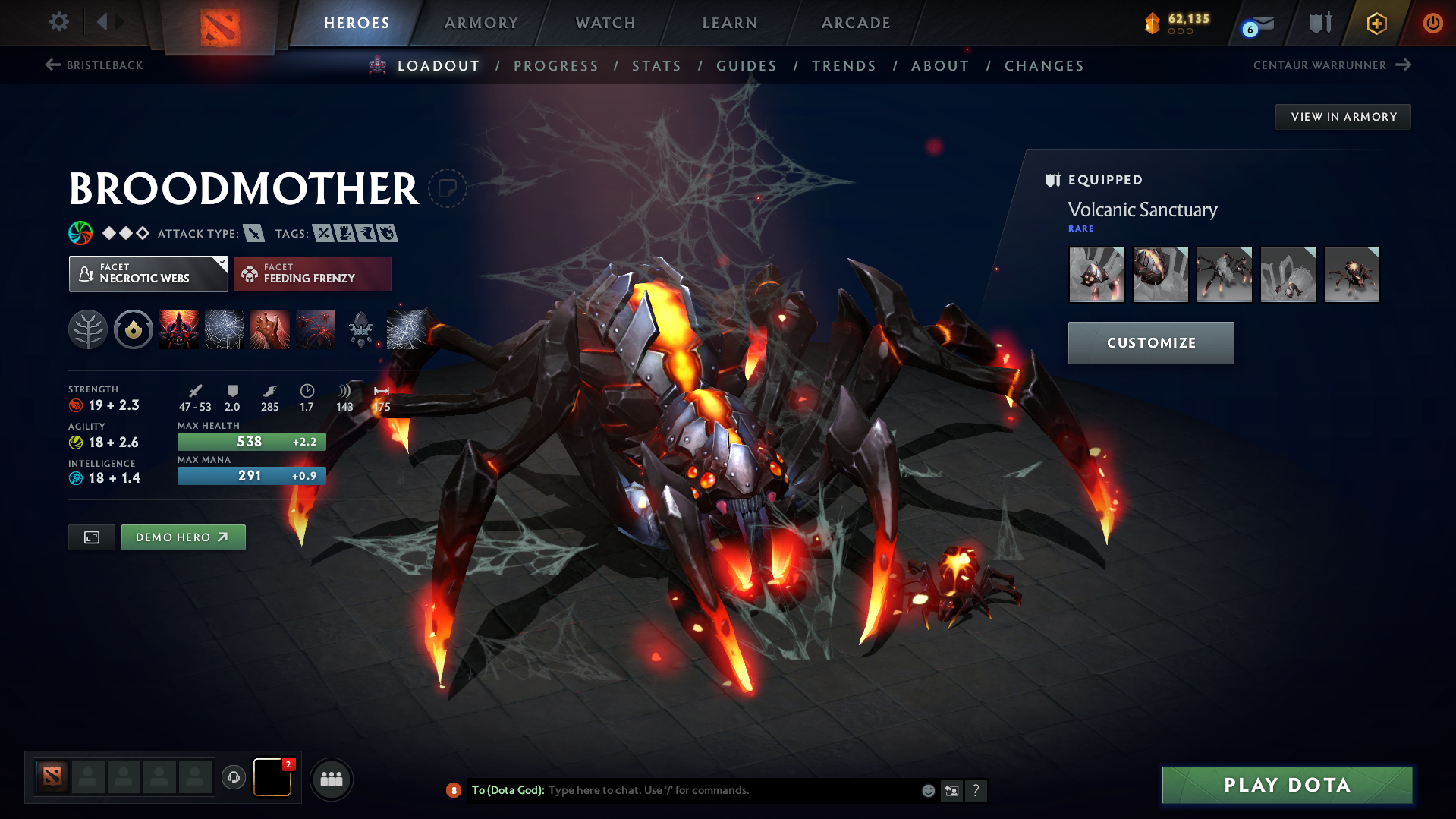The image size is (1456, 819).
Task: Click the armory shield and sword icon
Action: pos(1319,22)
